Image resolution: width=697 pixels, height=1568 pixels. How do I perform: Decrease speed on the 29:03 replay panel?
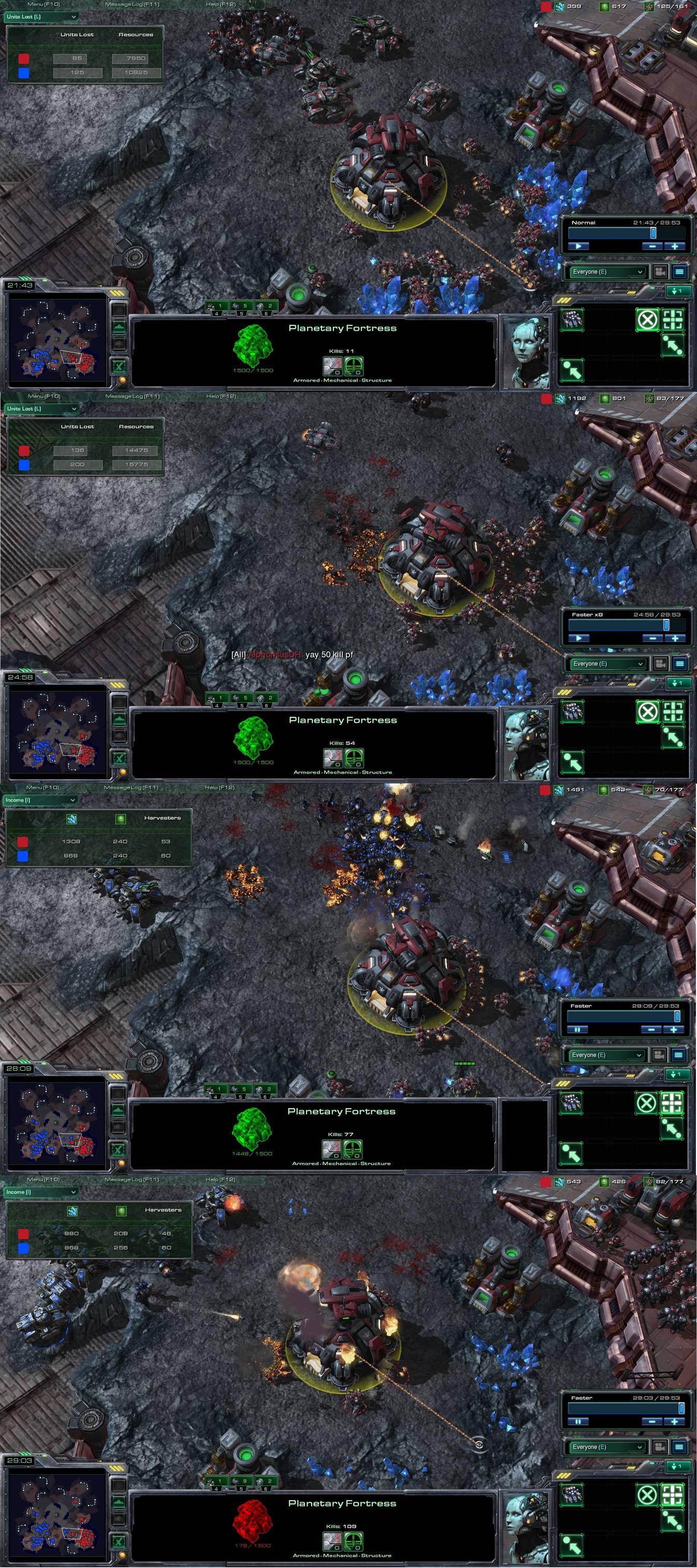(x=652, y=1422)
